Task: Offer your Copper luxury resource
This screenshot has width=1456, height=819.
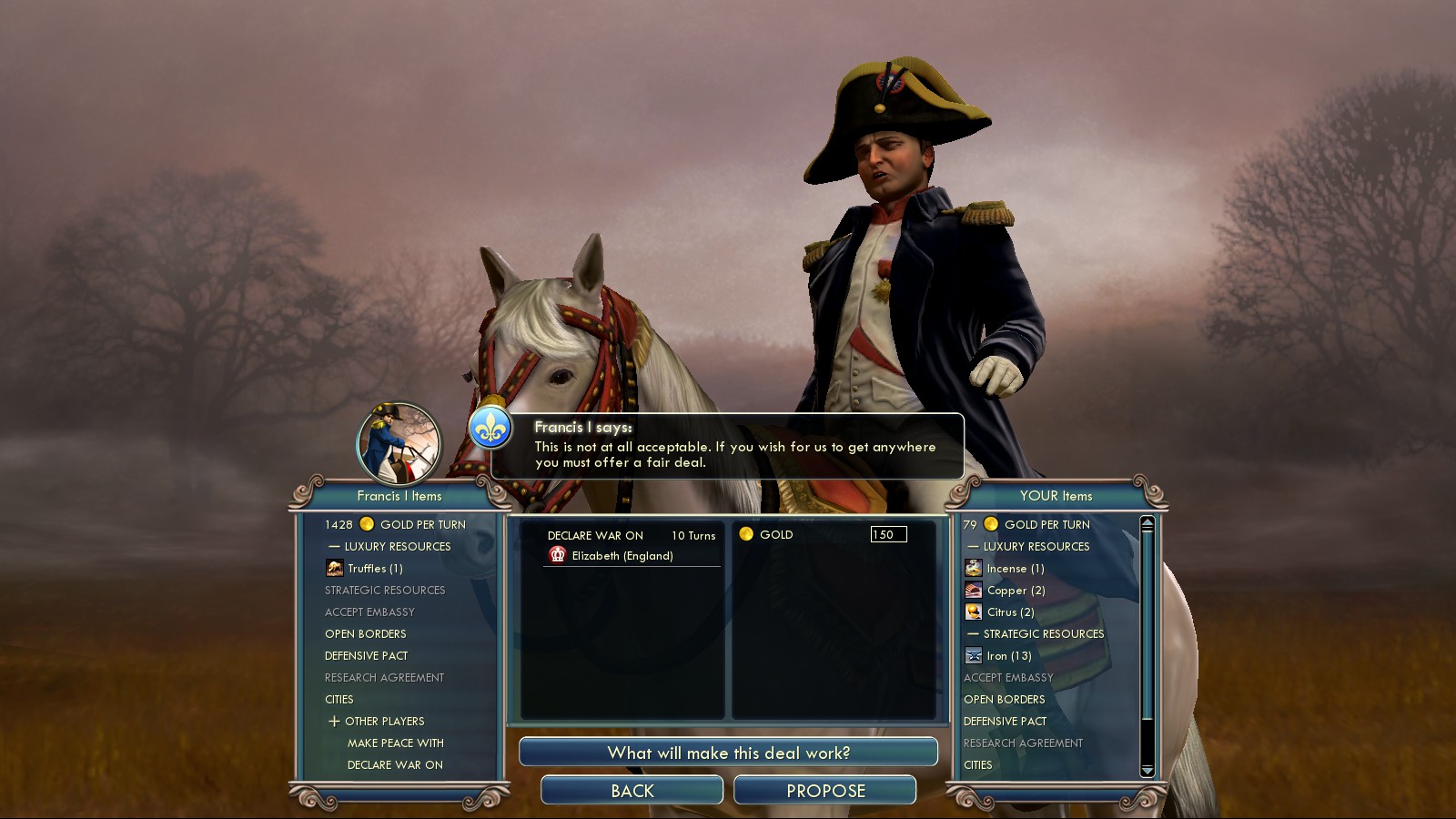Action: tap(1016, 591)
